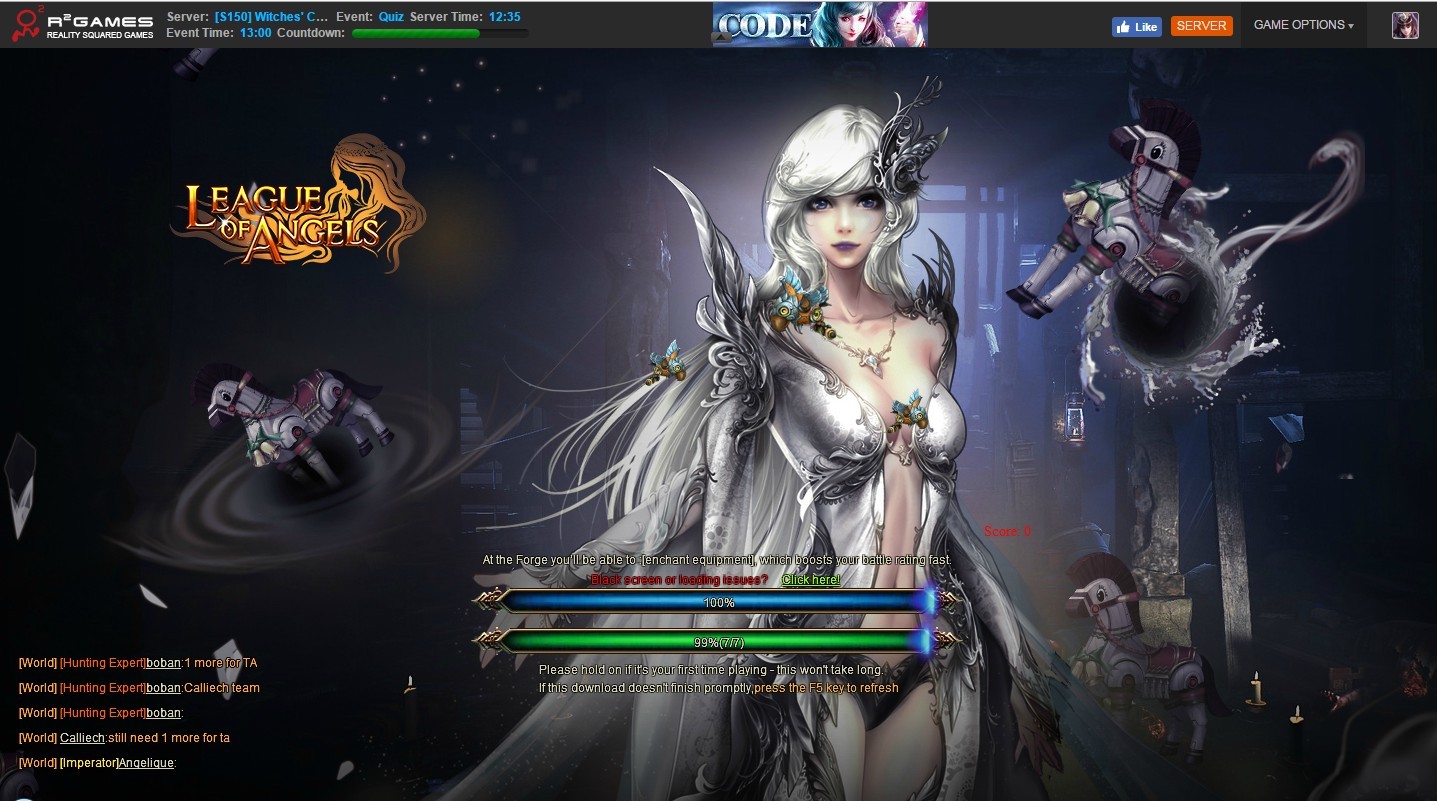
Task: Open the GAME OPTIONS dropdown
Action: (1303, 25)
